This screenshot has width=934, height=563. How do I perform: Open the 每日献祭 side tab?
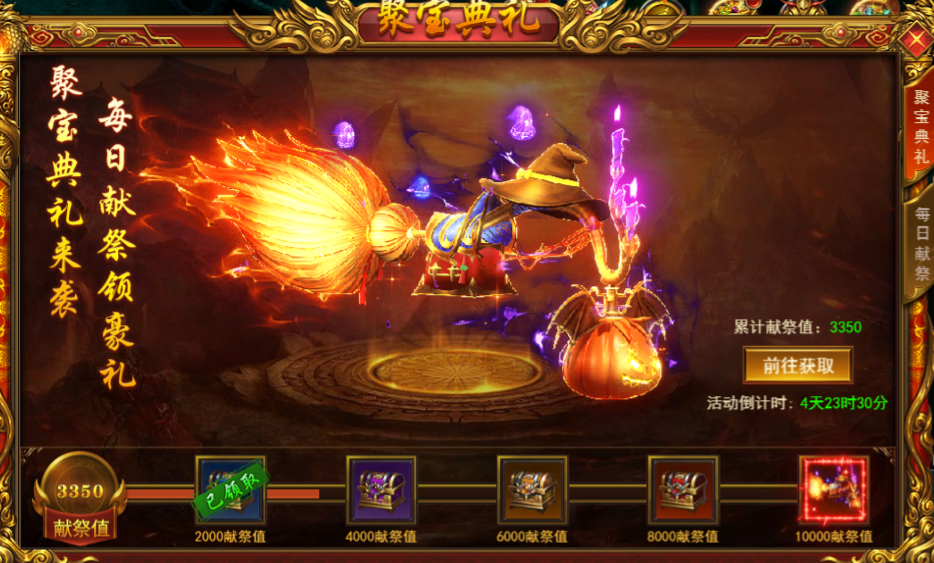(921, 246)
